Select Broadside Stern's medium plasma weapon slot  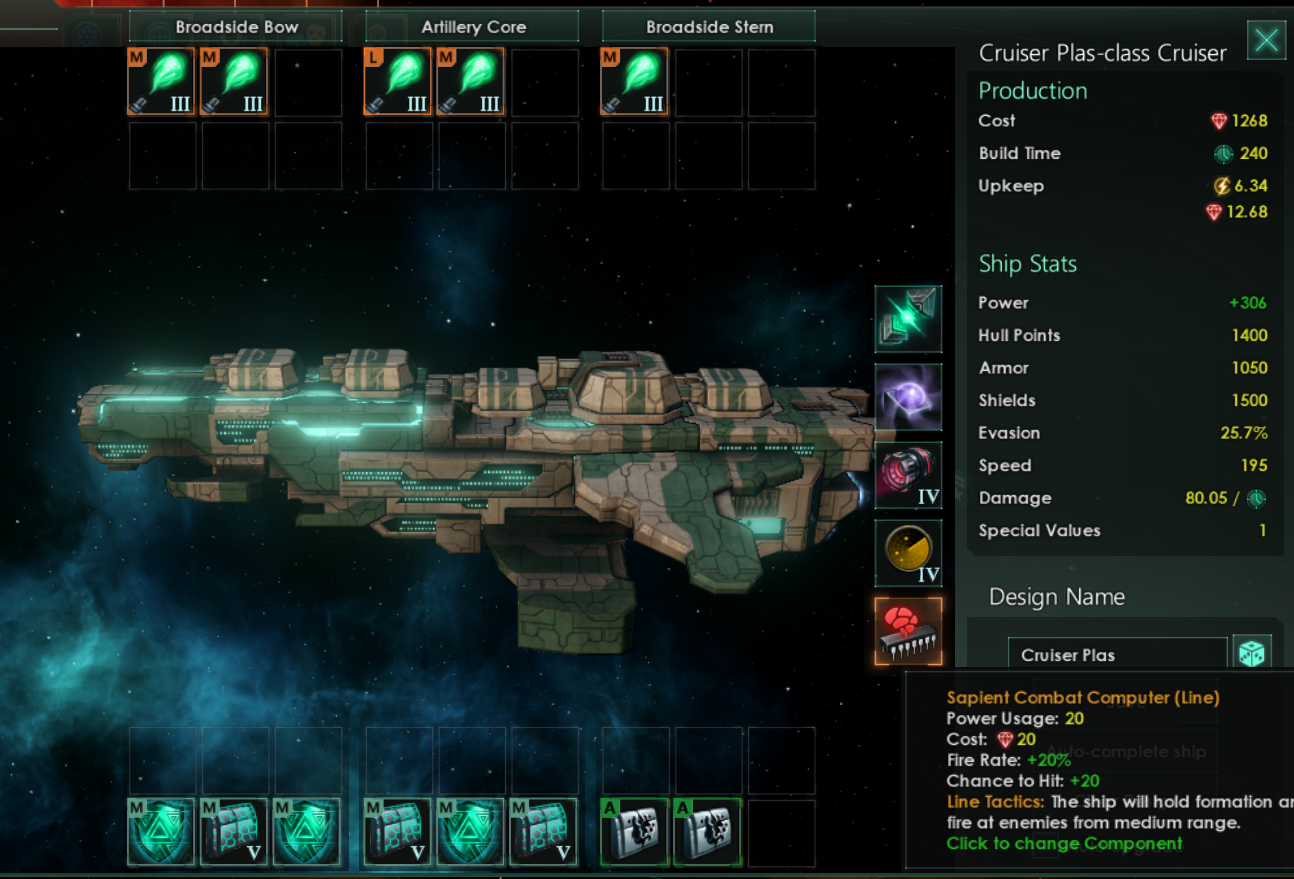634,82
